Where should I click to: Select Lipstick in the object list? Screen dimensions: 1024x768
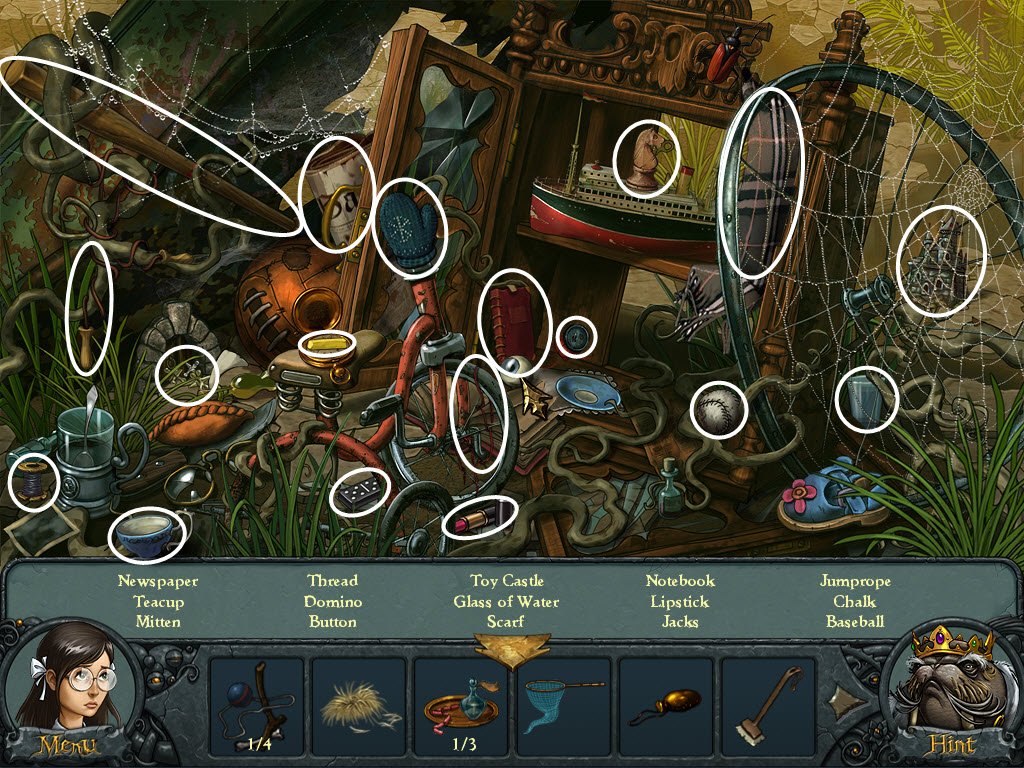(680, 602)
